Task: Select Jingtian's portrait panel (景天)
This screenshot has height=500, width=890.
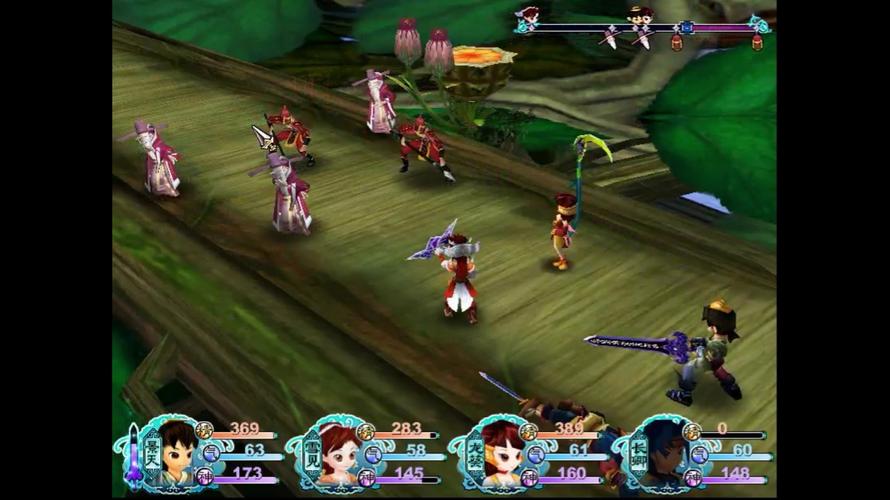Action: [176, 453]
